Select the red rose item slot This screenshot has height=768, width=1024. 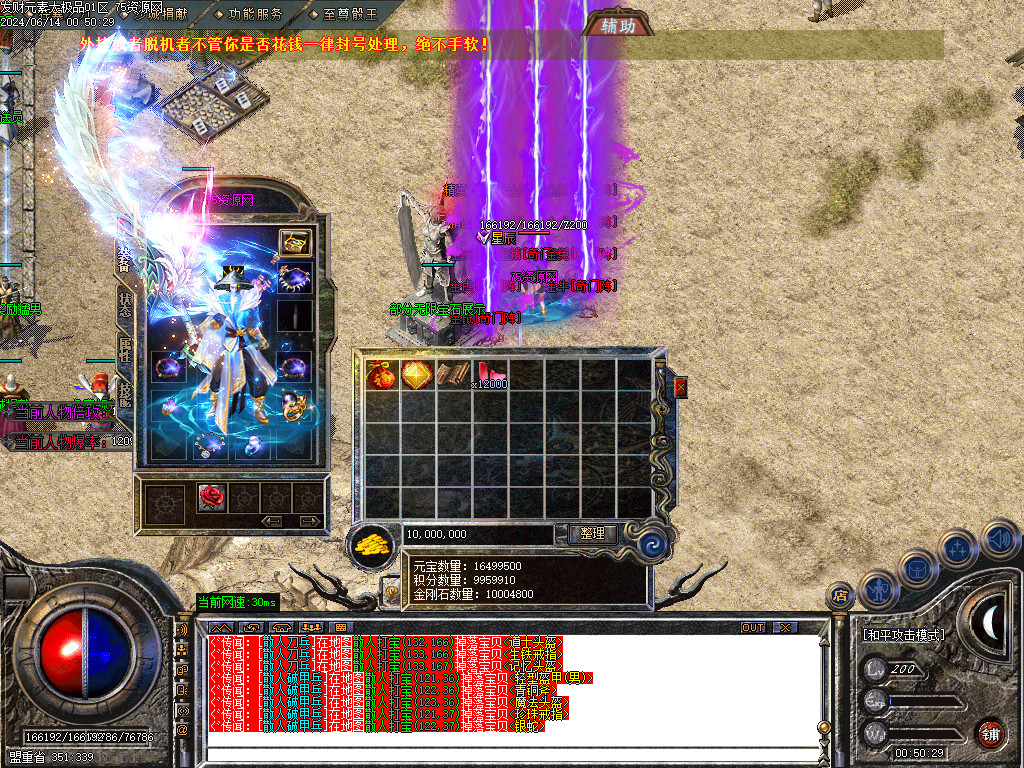210,497
